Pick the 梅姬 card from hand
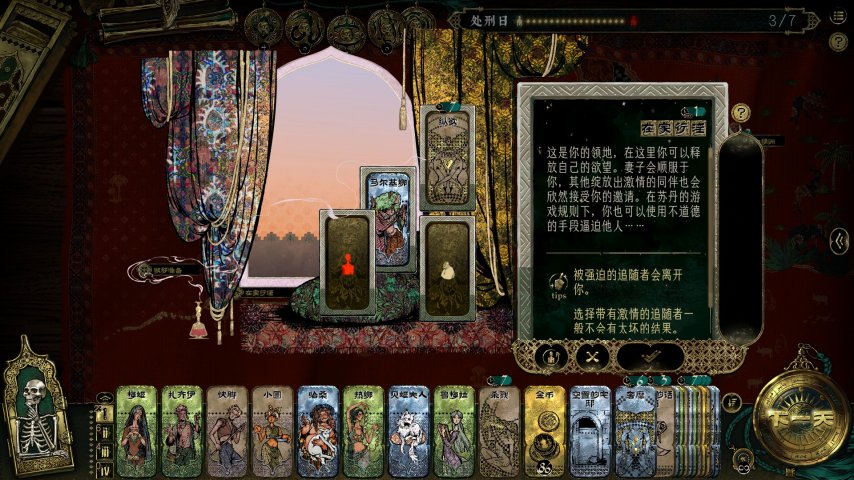854x480 pixels. pos(137,431)
